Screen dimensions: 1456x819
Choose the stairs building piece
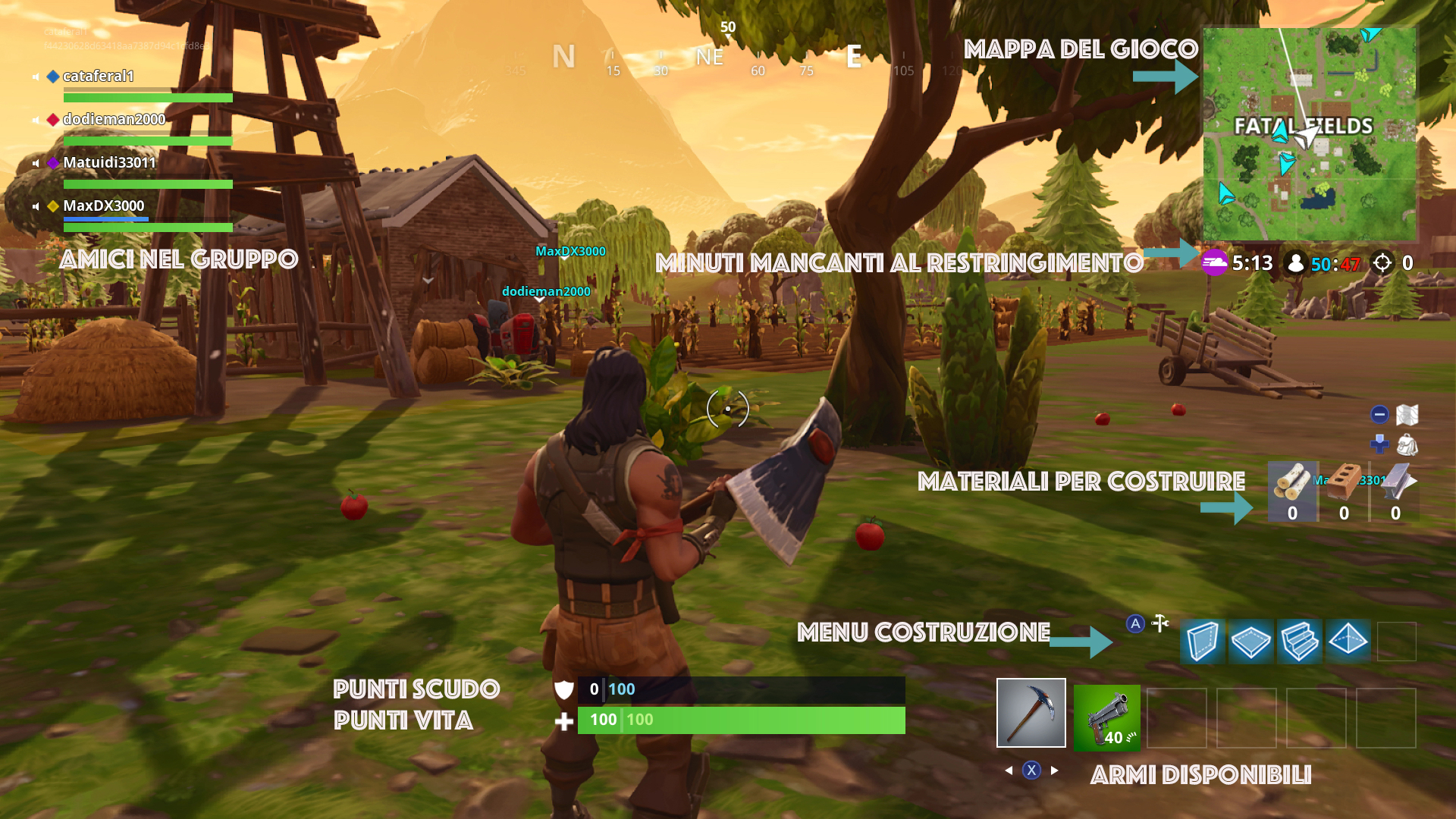(1299, 642)
